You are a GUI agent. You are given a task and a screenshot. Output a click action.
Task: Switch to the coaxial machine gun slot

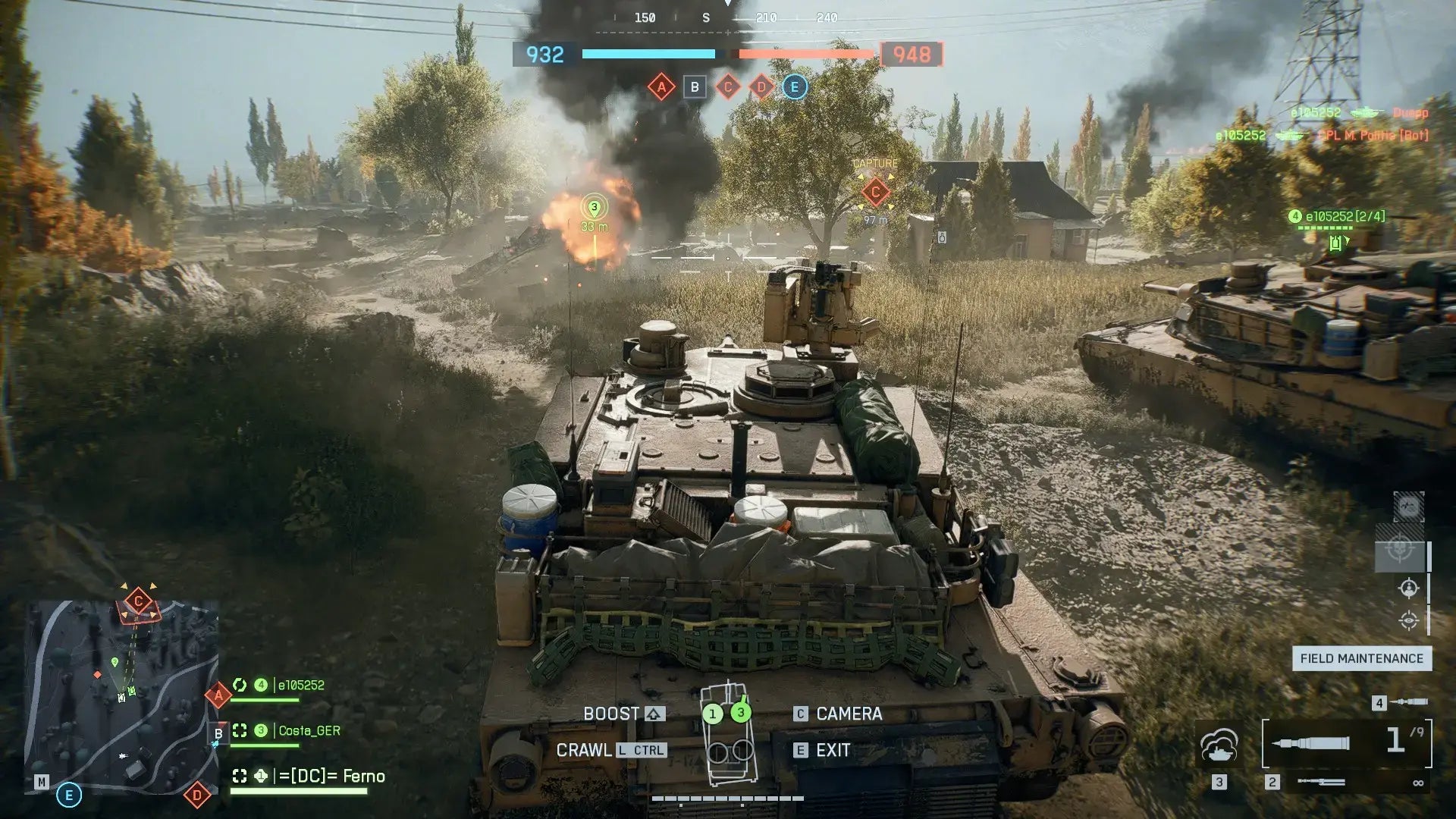click(x=1320, y=782)
